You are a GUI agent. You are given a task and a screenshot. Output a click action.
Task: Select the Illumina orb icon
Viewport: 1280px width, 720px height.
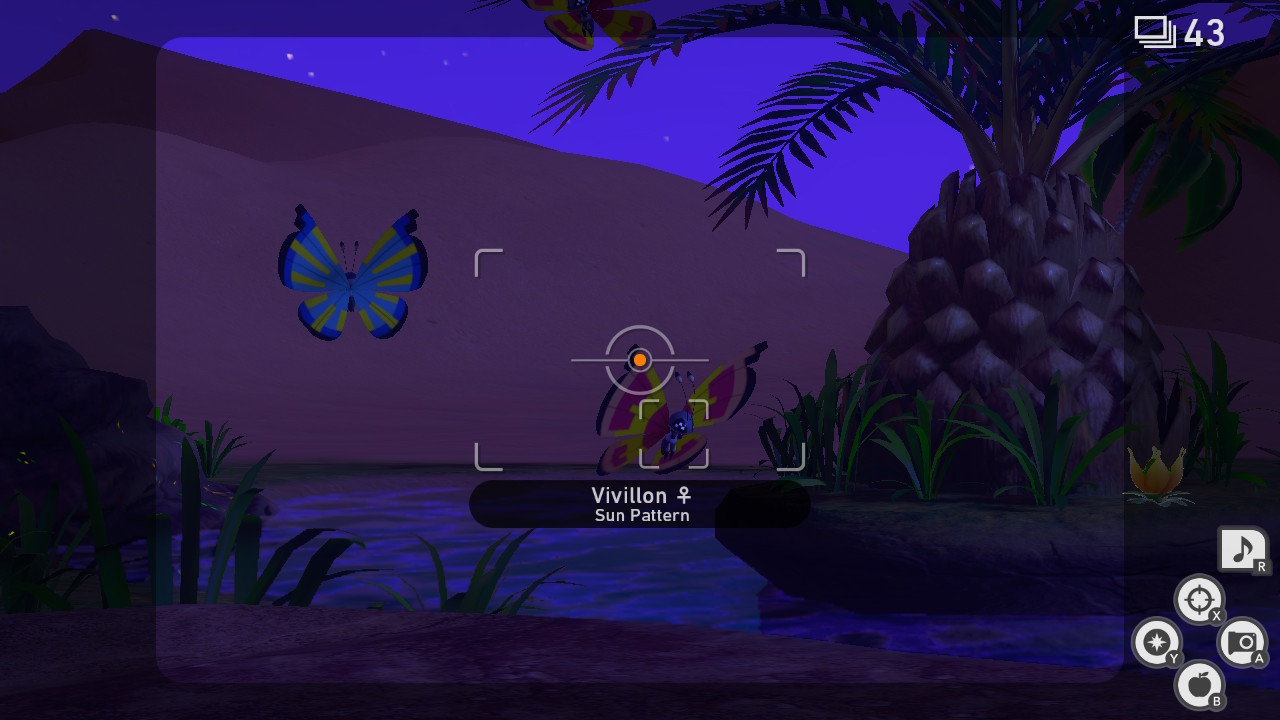point(1158,641)
